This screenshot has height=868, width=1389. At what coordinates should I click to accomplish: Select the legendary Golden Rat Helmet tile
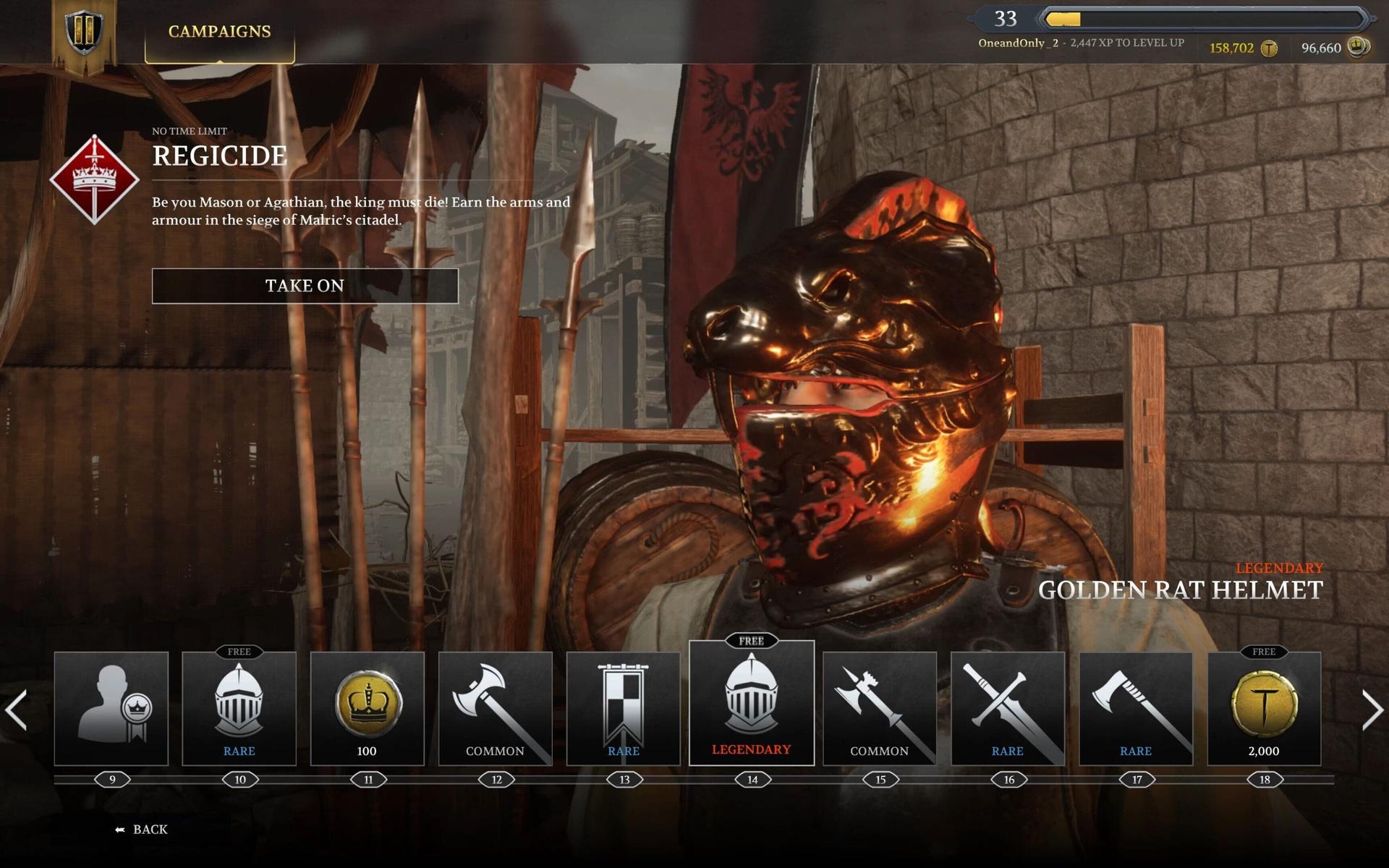(x=752, y=703)
